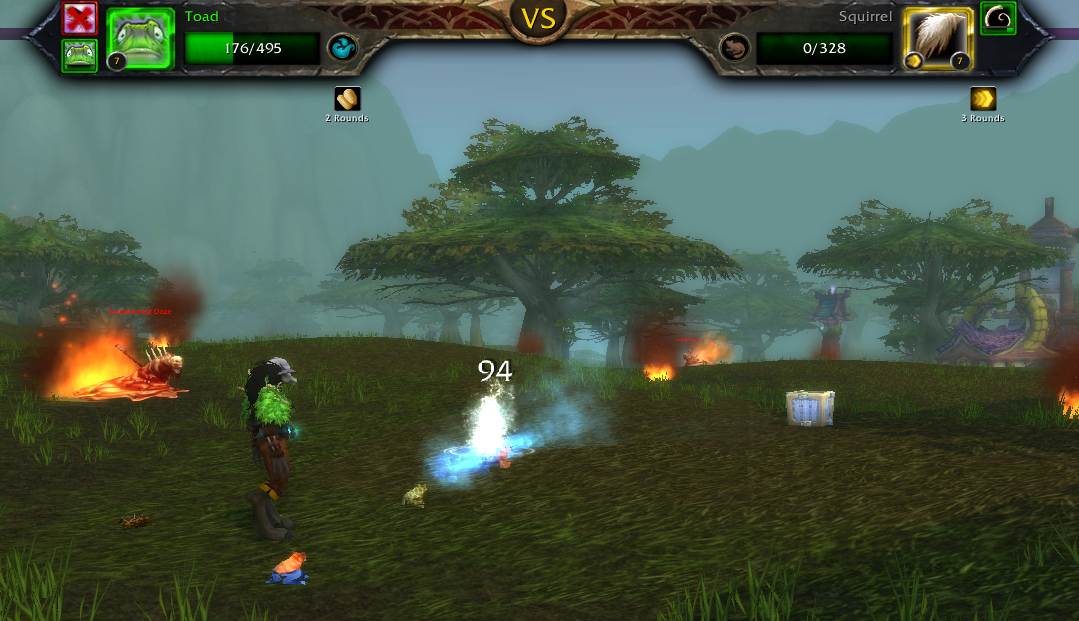Click the aquatic pet type icon
Image resolution: width=1079 pixels, height=621 pixels.
coord(343,47)
